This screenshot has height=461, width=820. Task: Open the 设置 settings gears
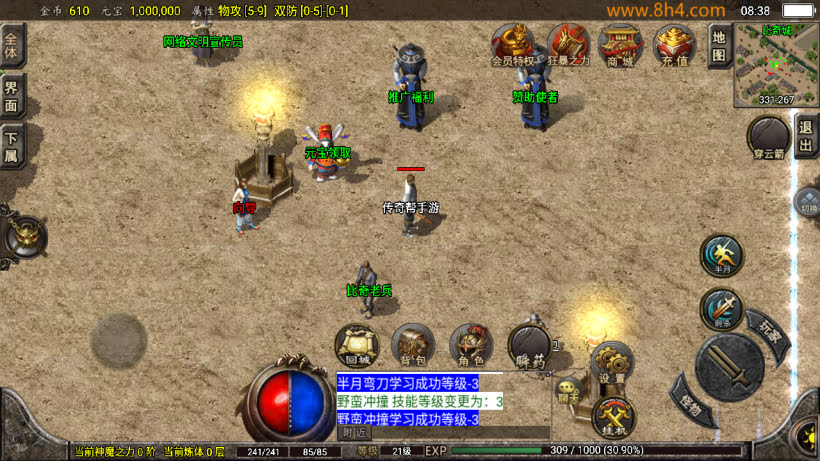[x=611, y=363]
